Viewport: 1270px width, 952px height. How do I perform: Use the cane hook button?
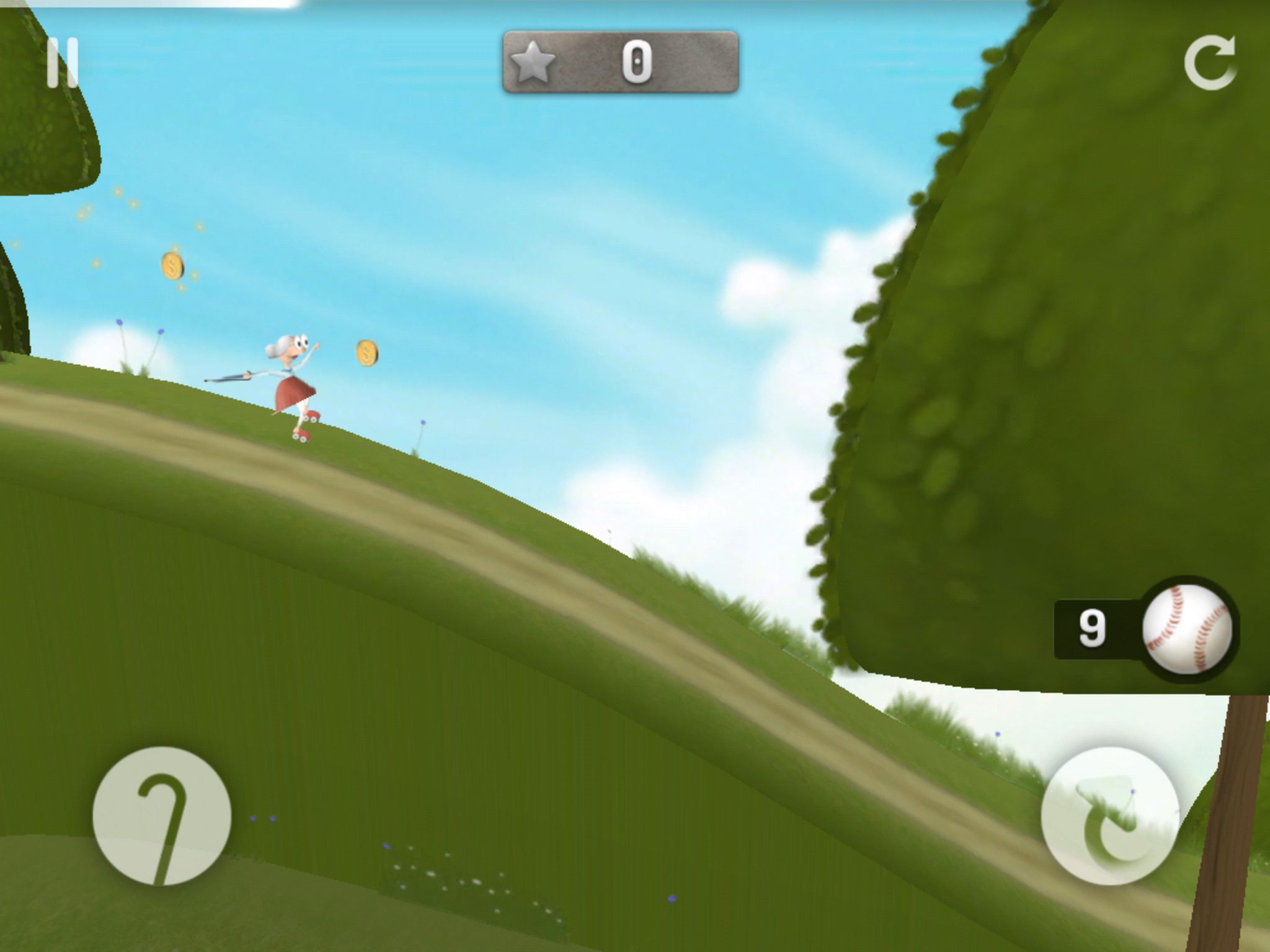tap(162, 816)
